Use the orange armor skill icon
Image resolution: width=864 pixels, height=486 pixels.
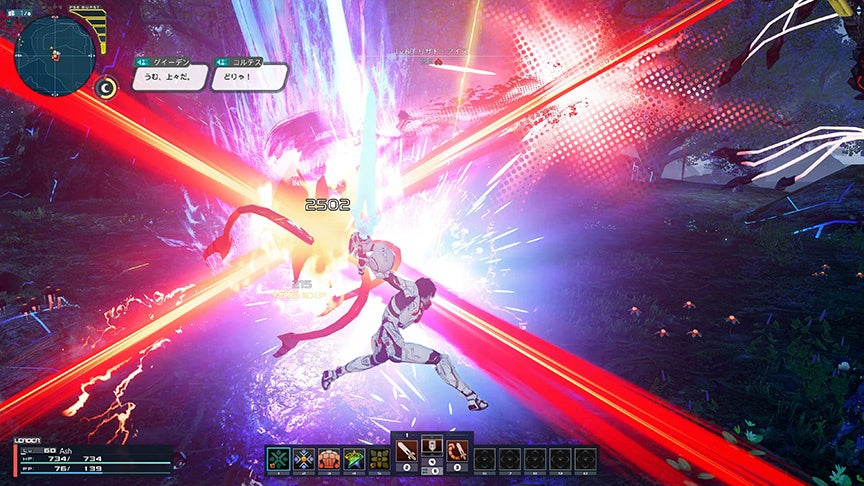[329, 459]
